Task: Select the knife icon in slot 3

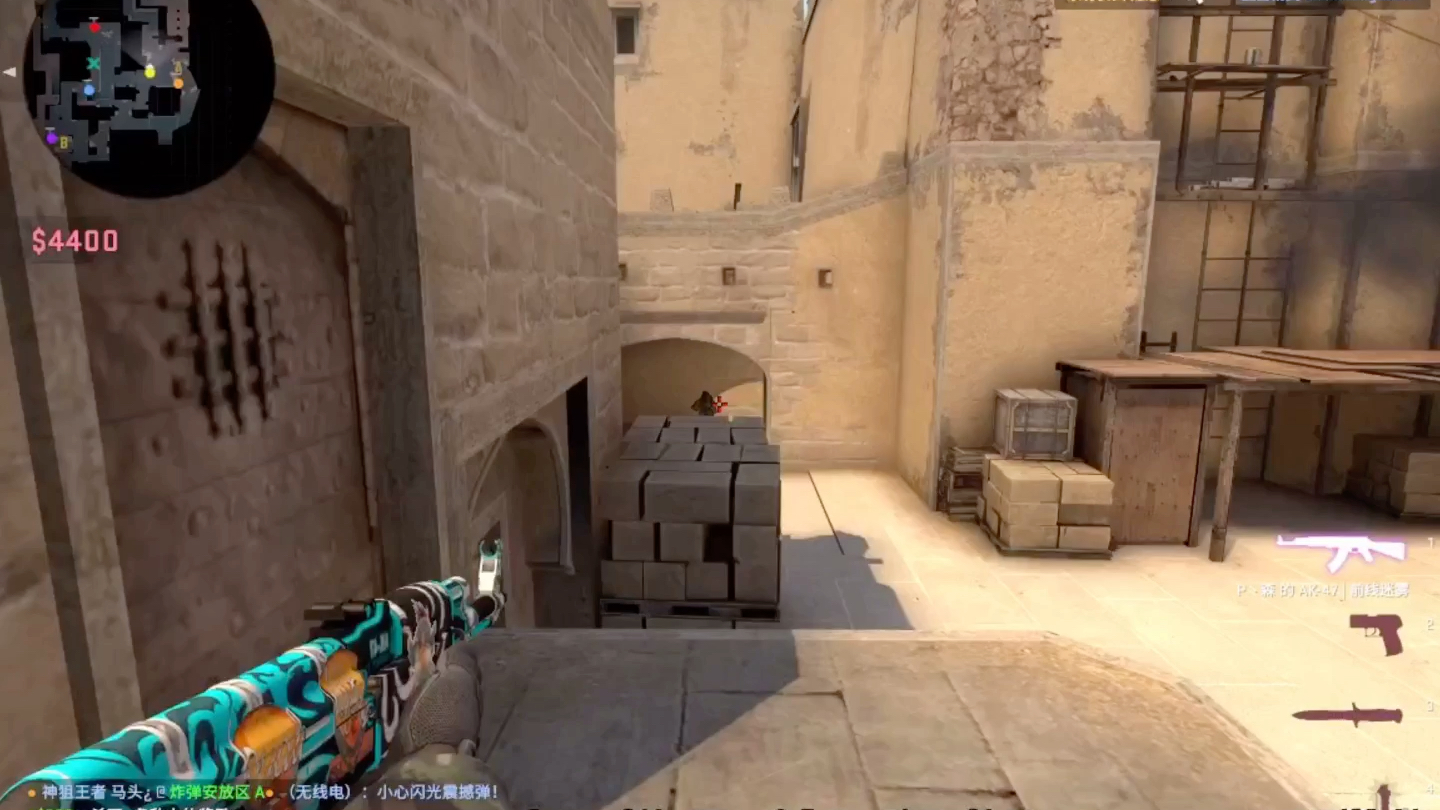Action: tap(1349, 715)
